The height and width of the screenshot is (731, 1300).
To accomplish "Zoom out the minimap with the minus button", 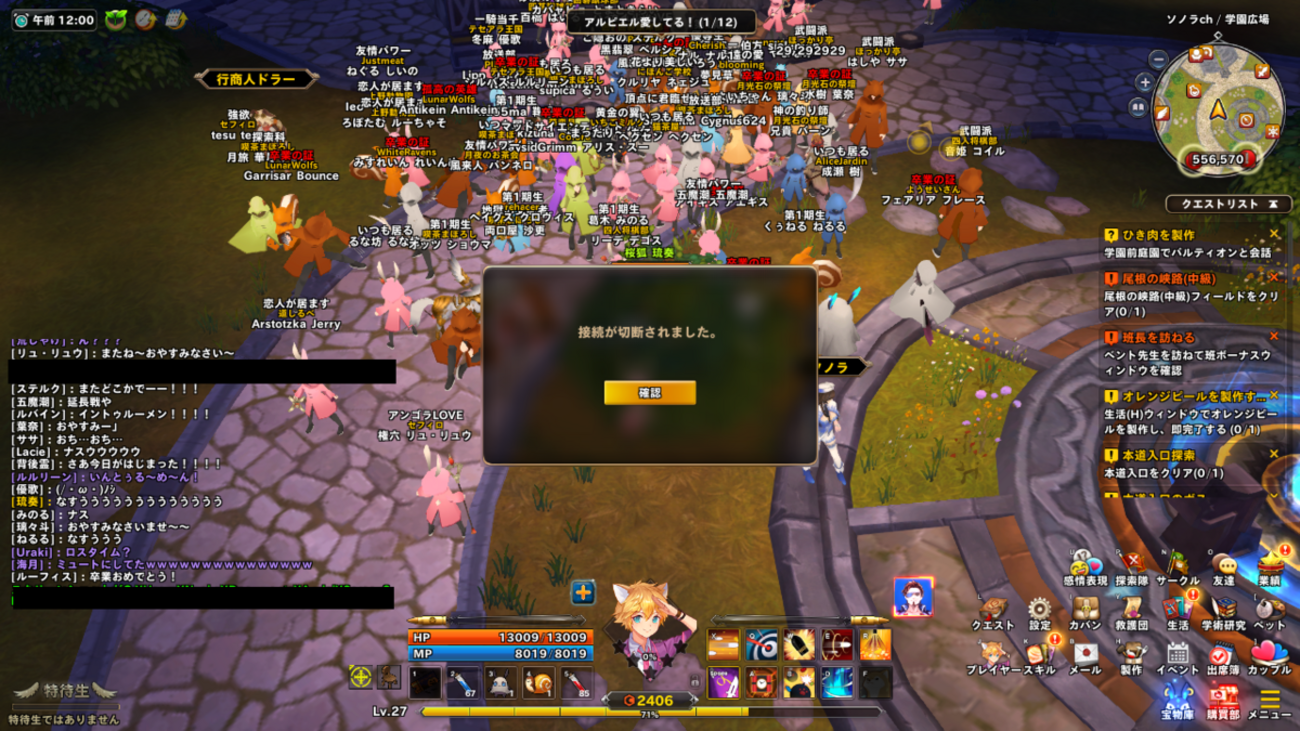I will point(1158,60).
